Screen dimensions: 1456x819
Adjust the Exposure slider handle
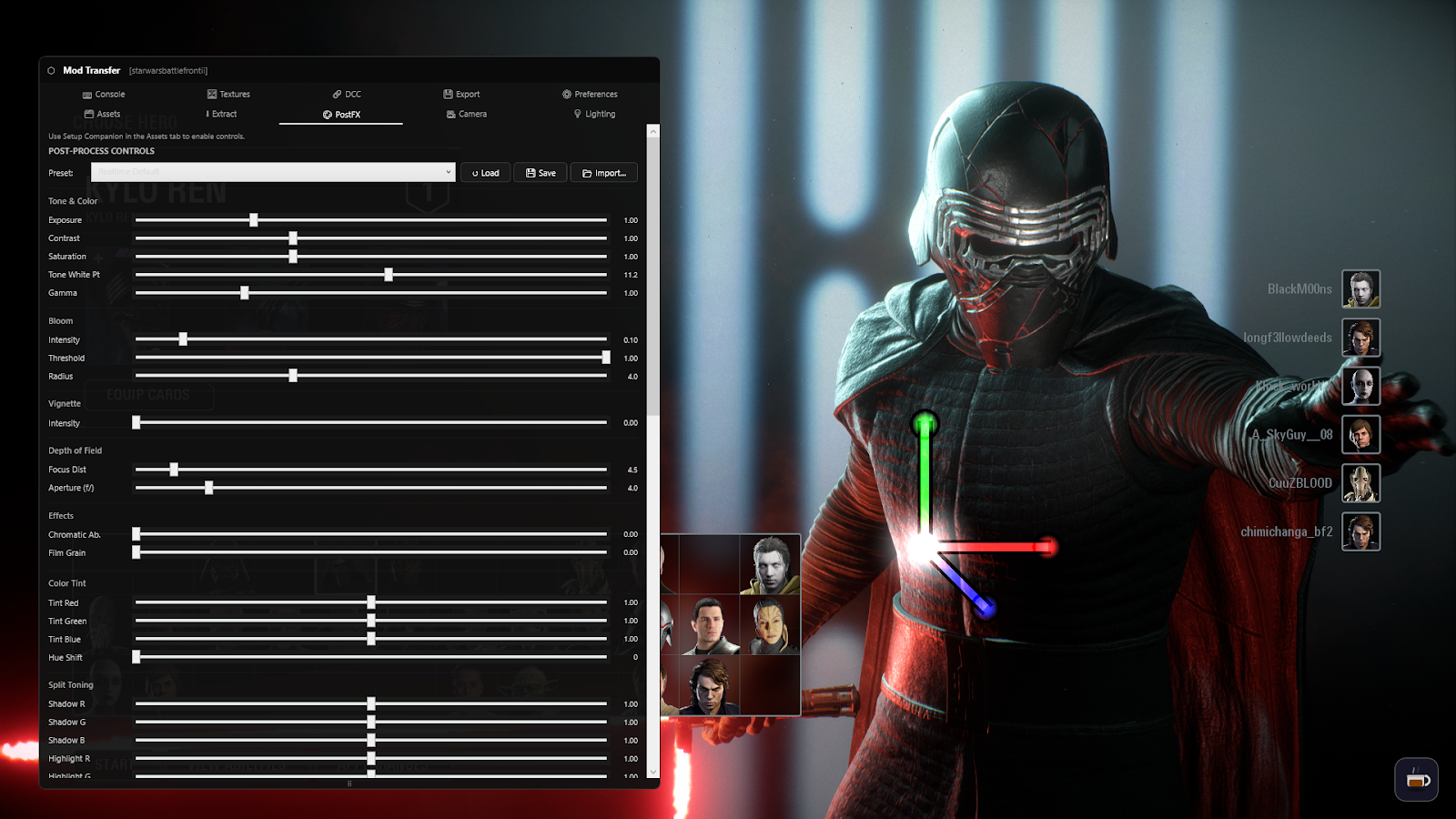(252, 219)
